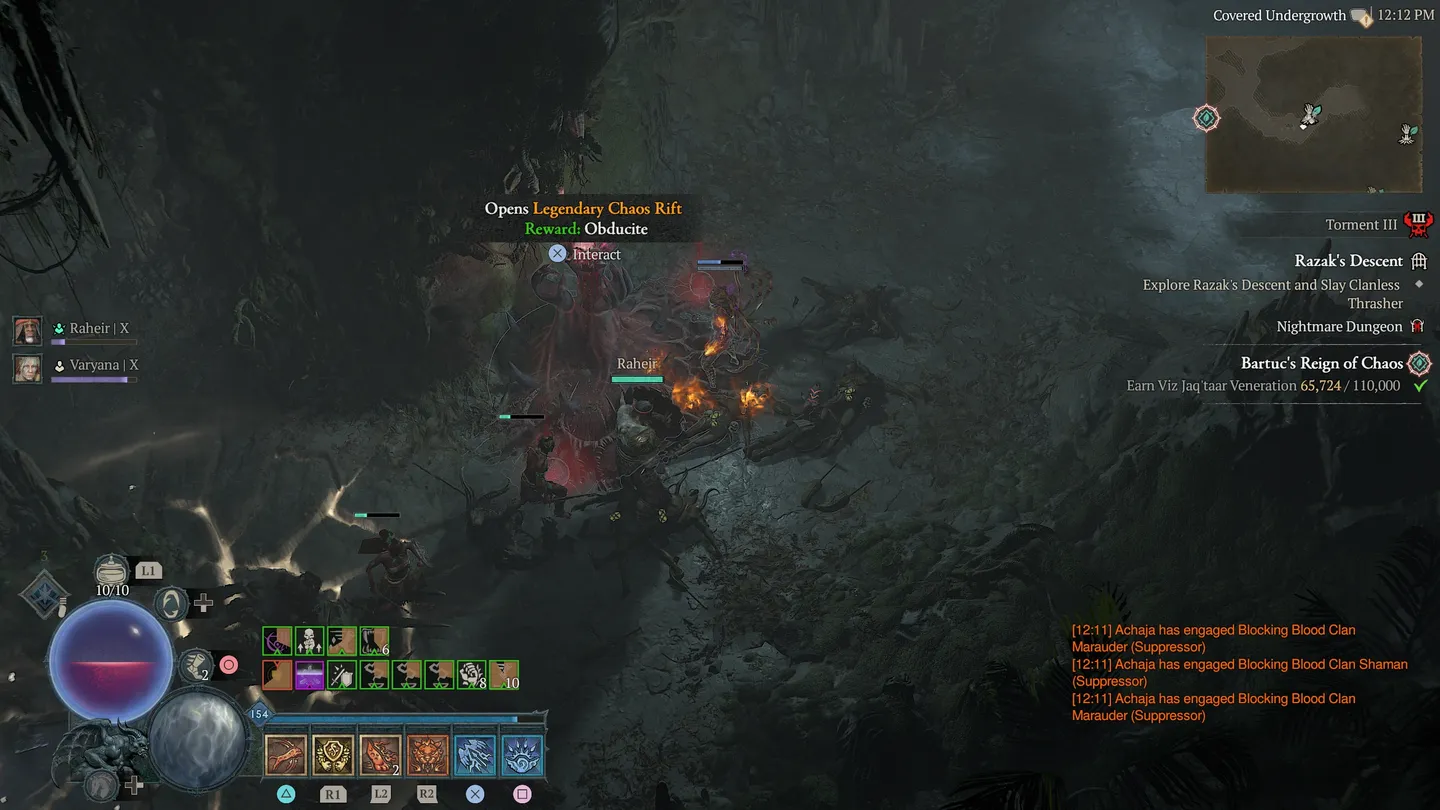Open the Razak's Descent quest tracker entry
This screenshot has width=1440, height=810.
(x=1348, y=261)
